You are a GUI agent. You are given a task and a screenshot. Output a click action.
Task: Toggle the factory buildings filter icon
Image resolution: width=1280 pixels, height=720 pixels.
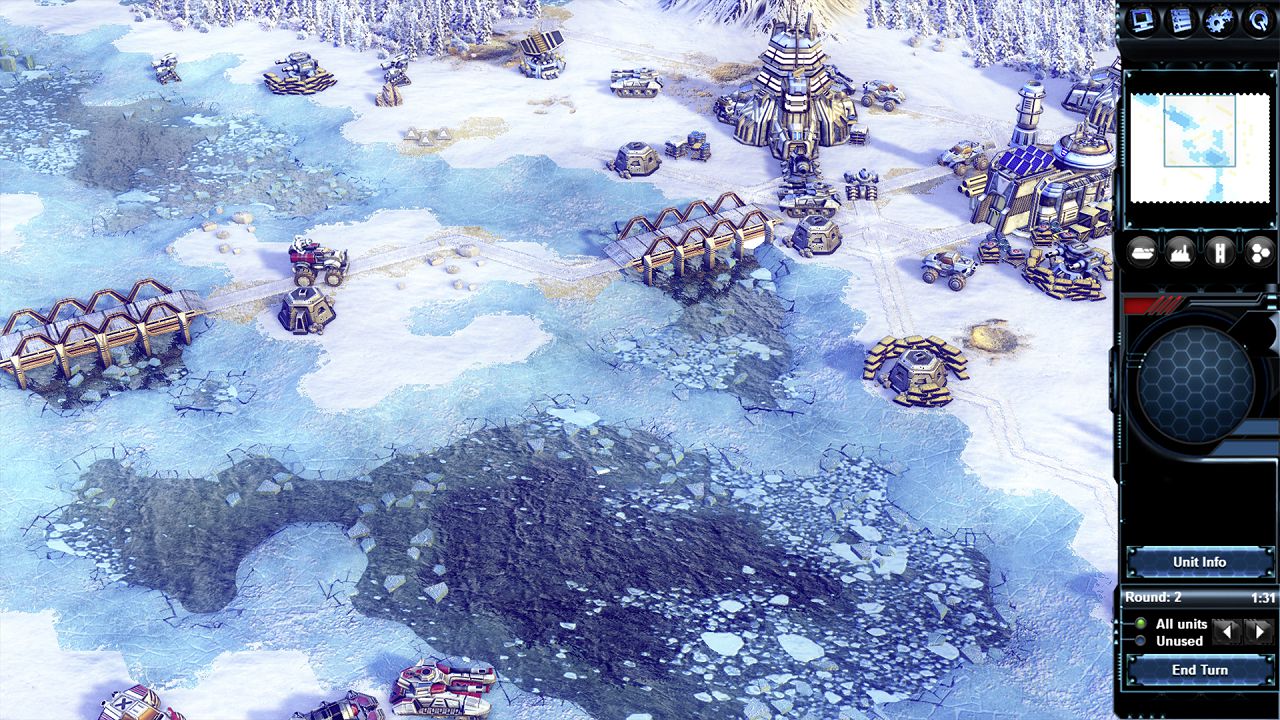1180,252
